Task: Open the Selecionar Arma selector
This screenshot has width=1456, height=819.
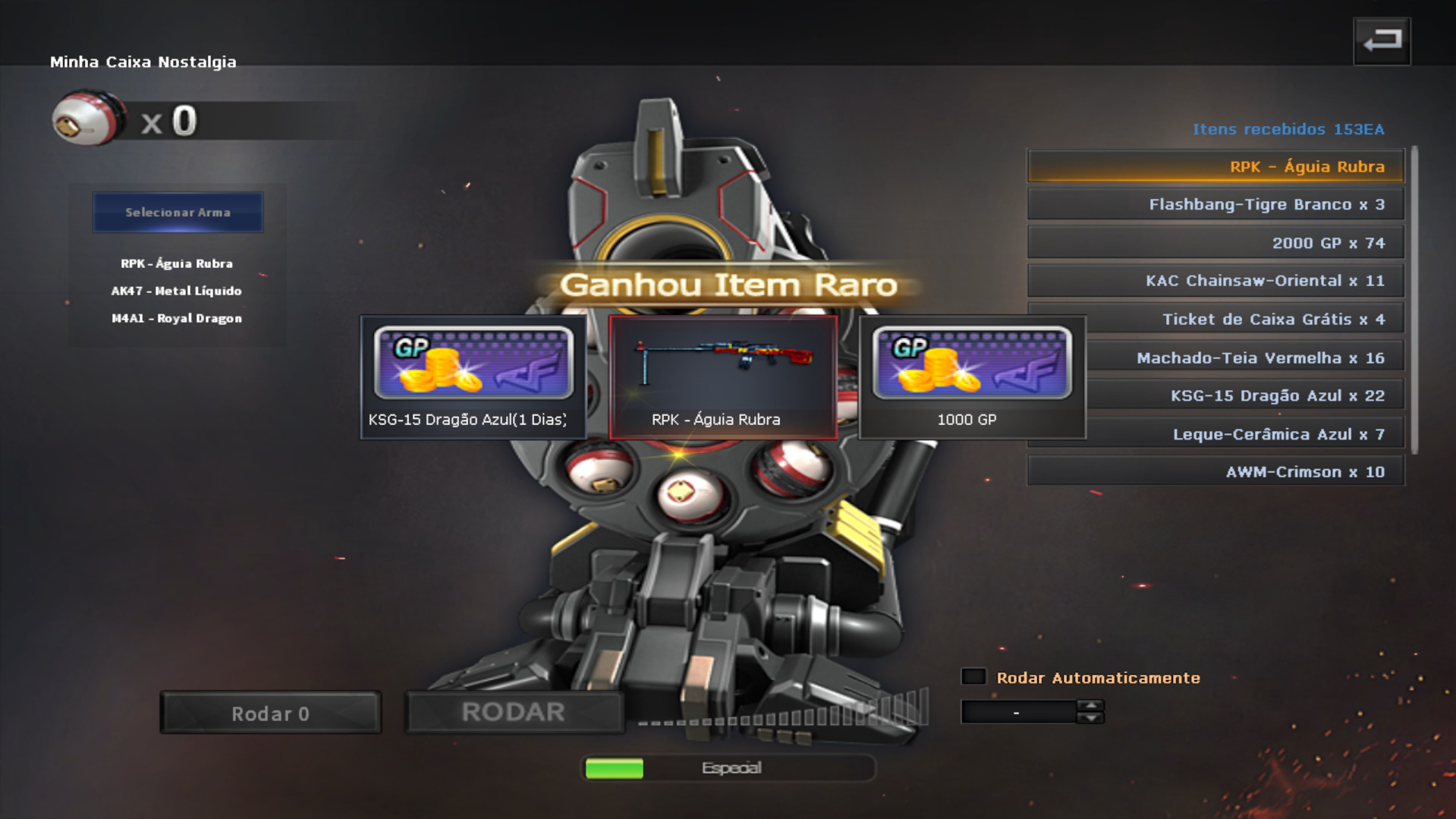Action: click(178, 213)
